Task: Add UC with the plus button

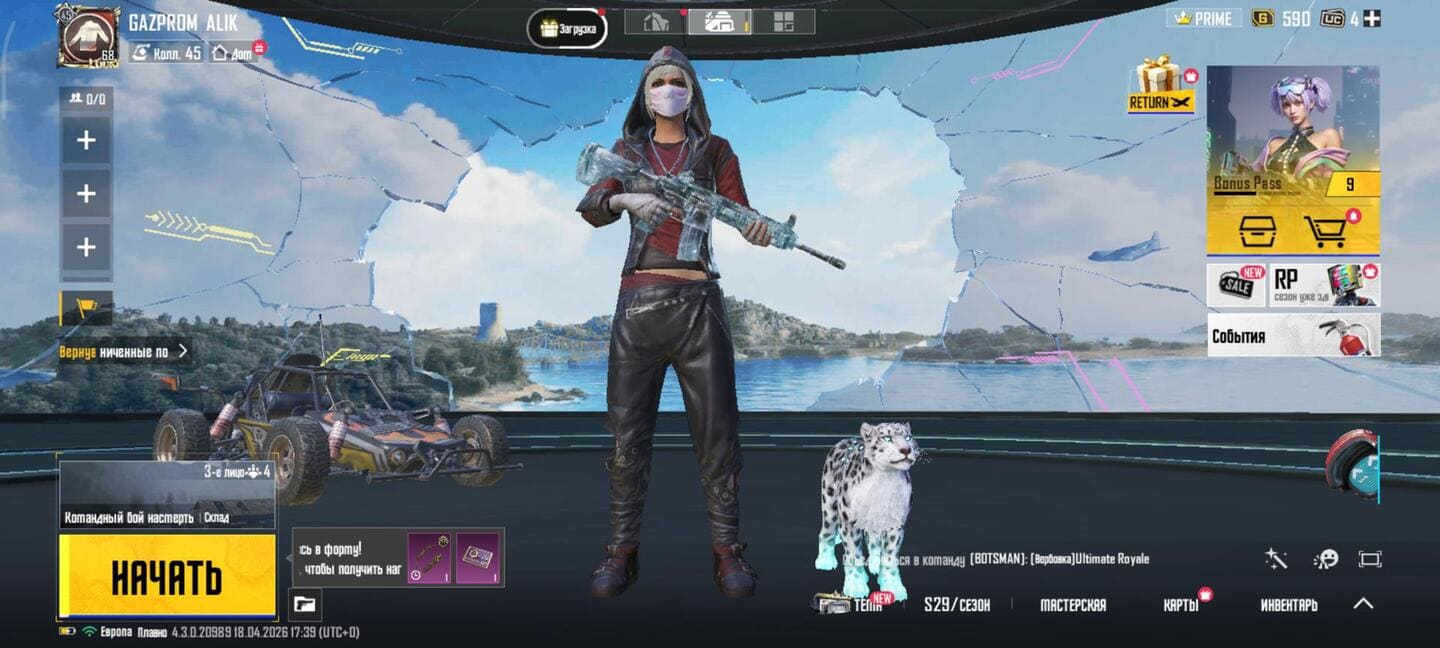Action: [x=1372, y=18]
